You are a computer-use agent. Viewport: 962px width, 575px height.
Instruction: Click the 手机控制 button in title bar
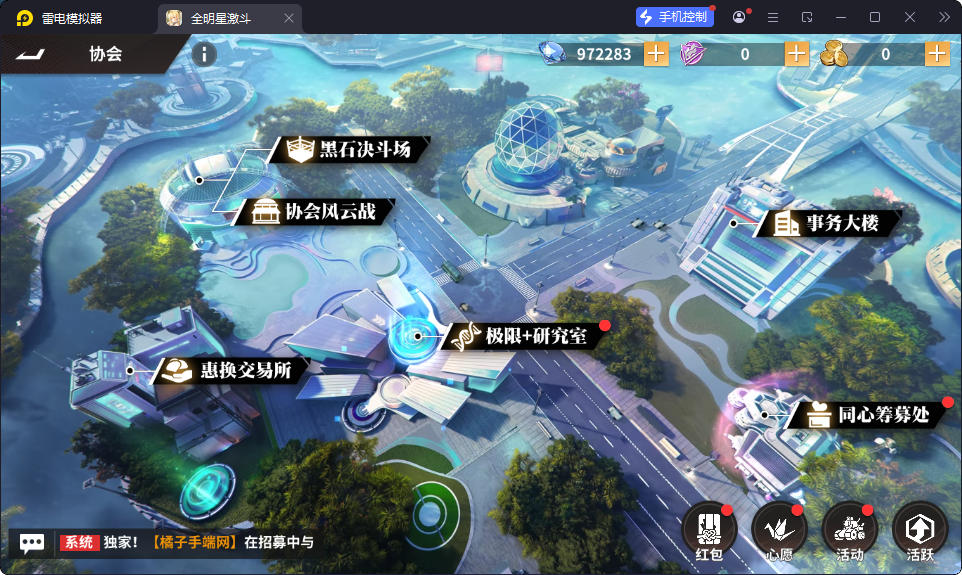[675, 17]
